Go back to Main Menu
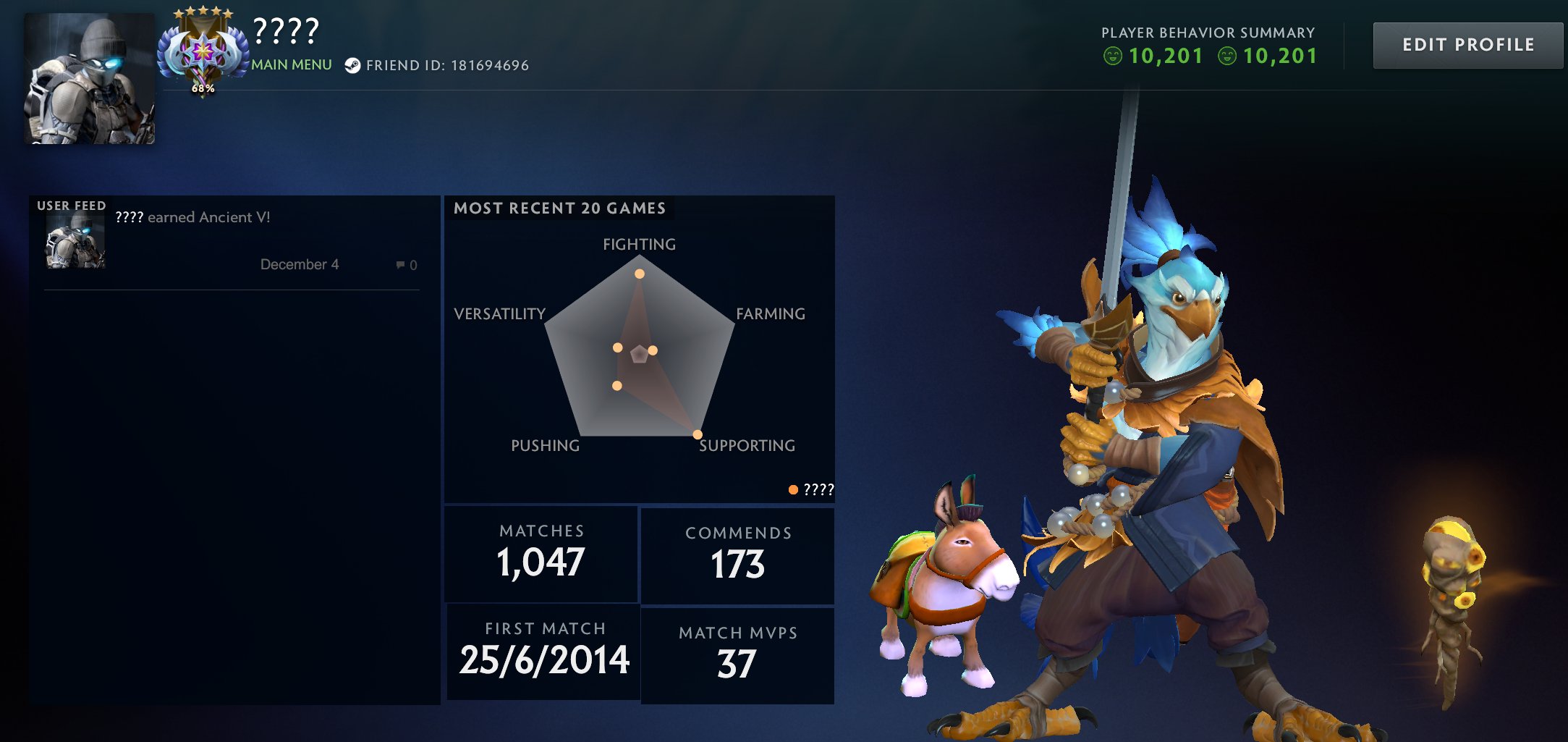The height and width of the screenshot is (742, 1568). point(292,64)
